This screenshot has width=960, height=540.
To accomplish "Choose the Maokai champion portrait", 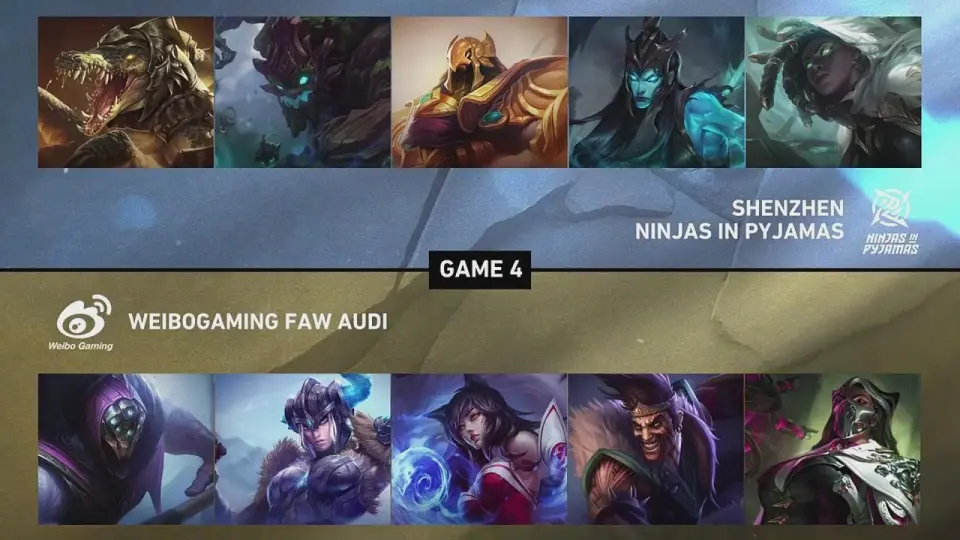I will tap(302, 92).
